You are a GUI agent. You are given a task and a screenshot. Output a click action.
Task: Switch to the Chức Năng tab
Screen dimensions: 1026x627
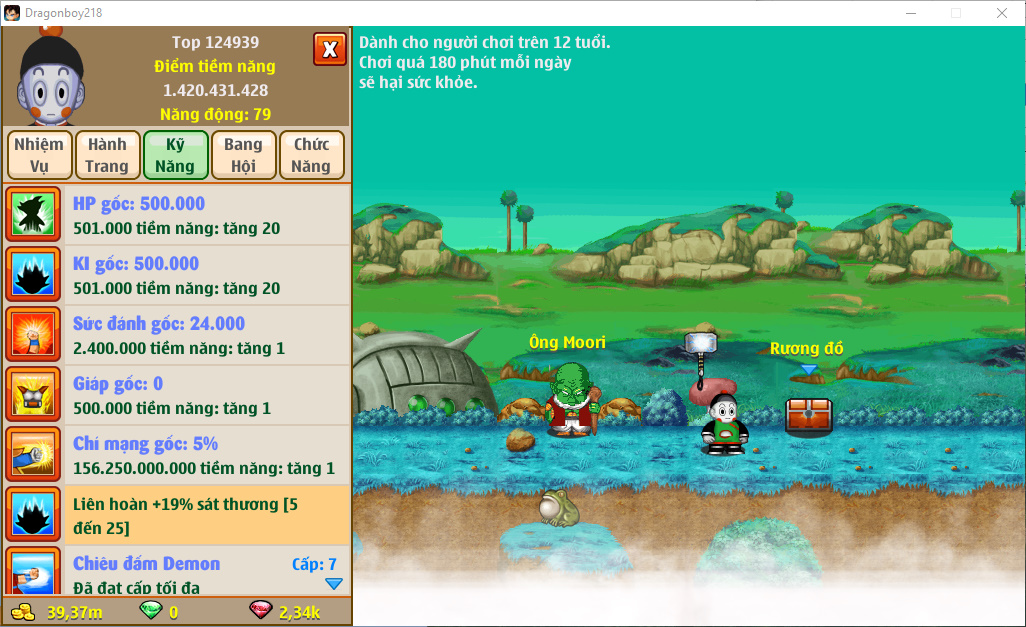pyautogui.click(x=311, y=155)
